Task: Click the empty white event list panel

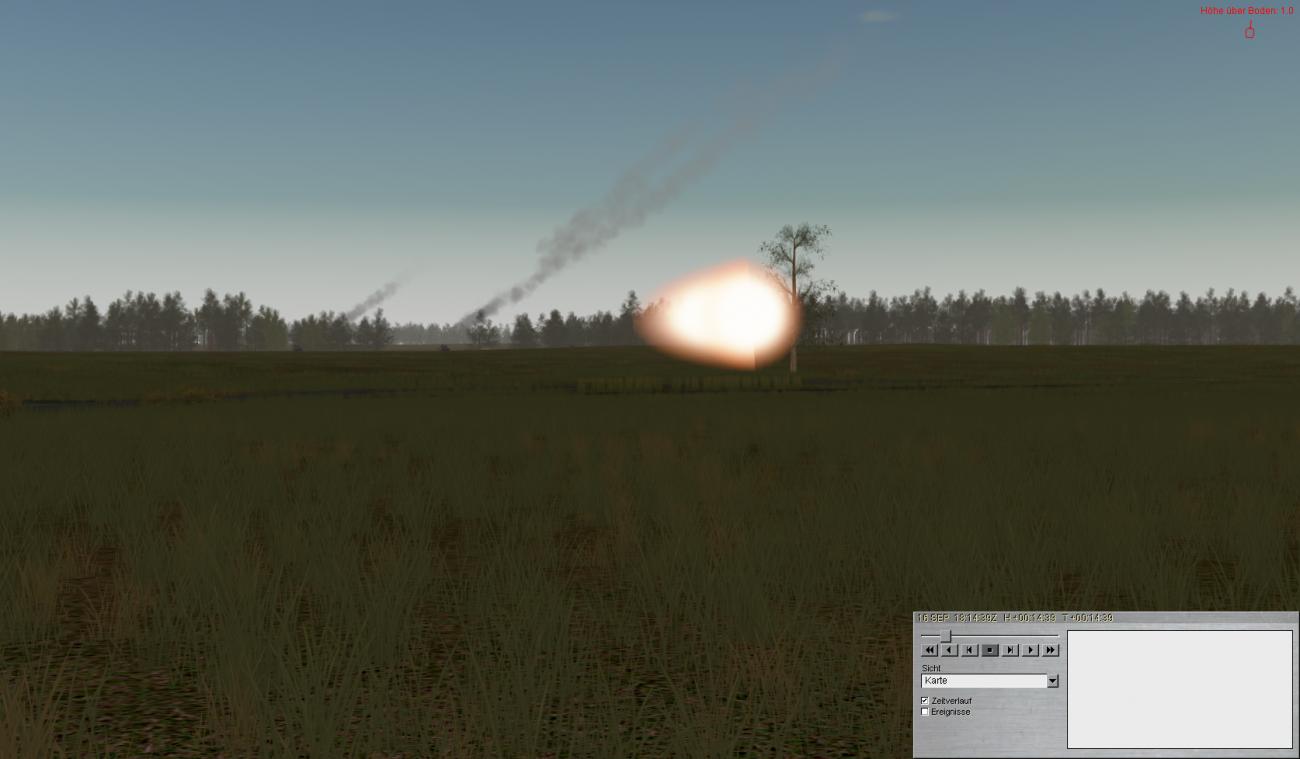Action: tap(1179, 689)
